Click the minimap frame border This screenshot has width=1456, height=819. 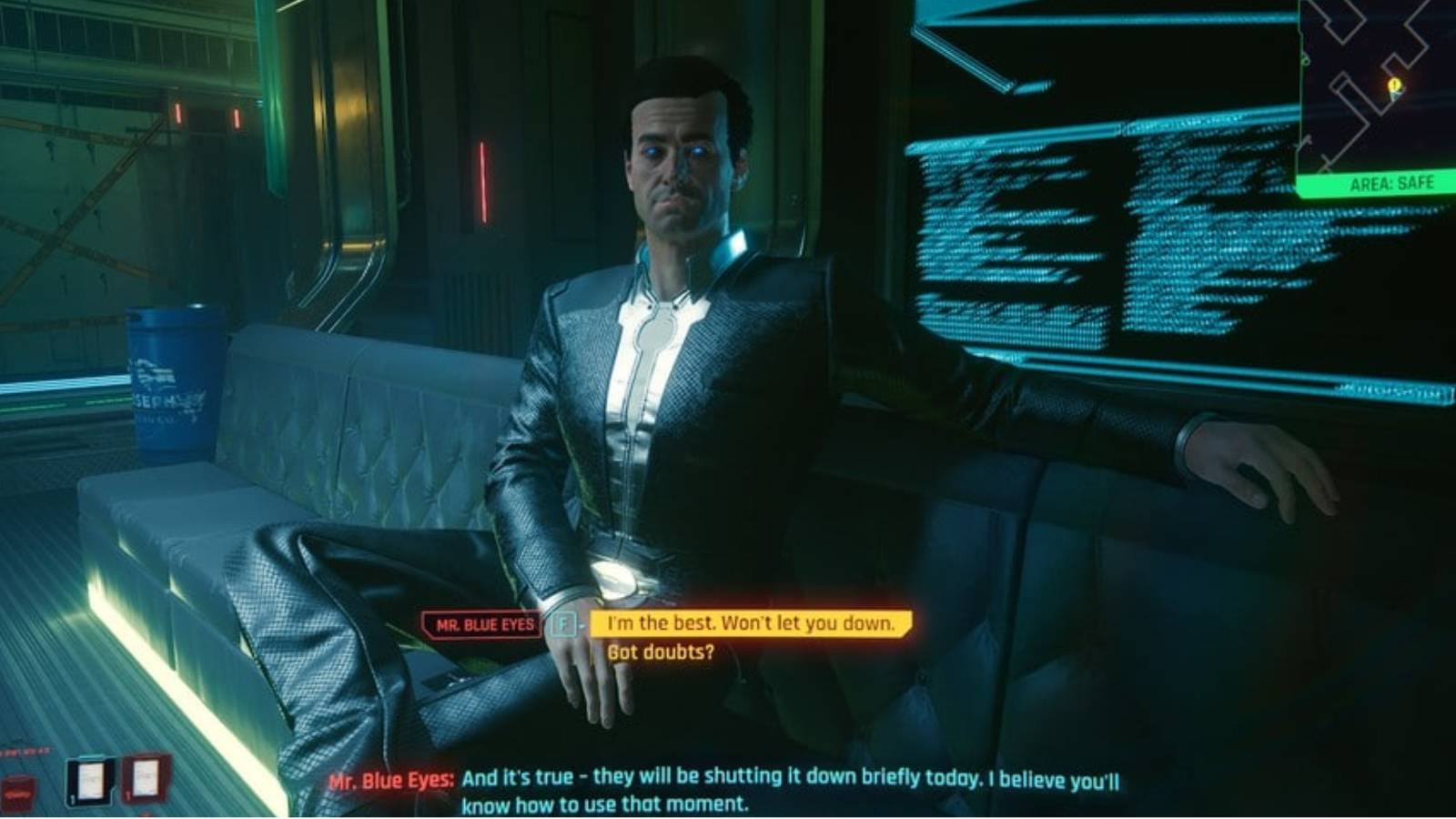click(1302, 91)
